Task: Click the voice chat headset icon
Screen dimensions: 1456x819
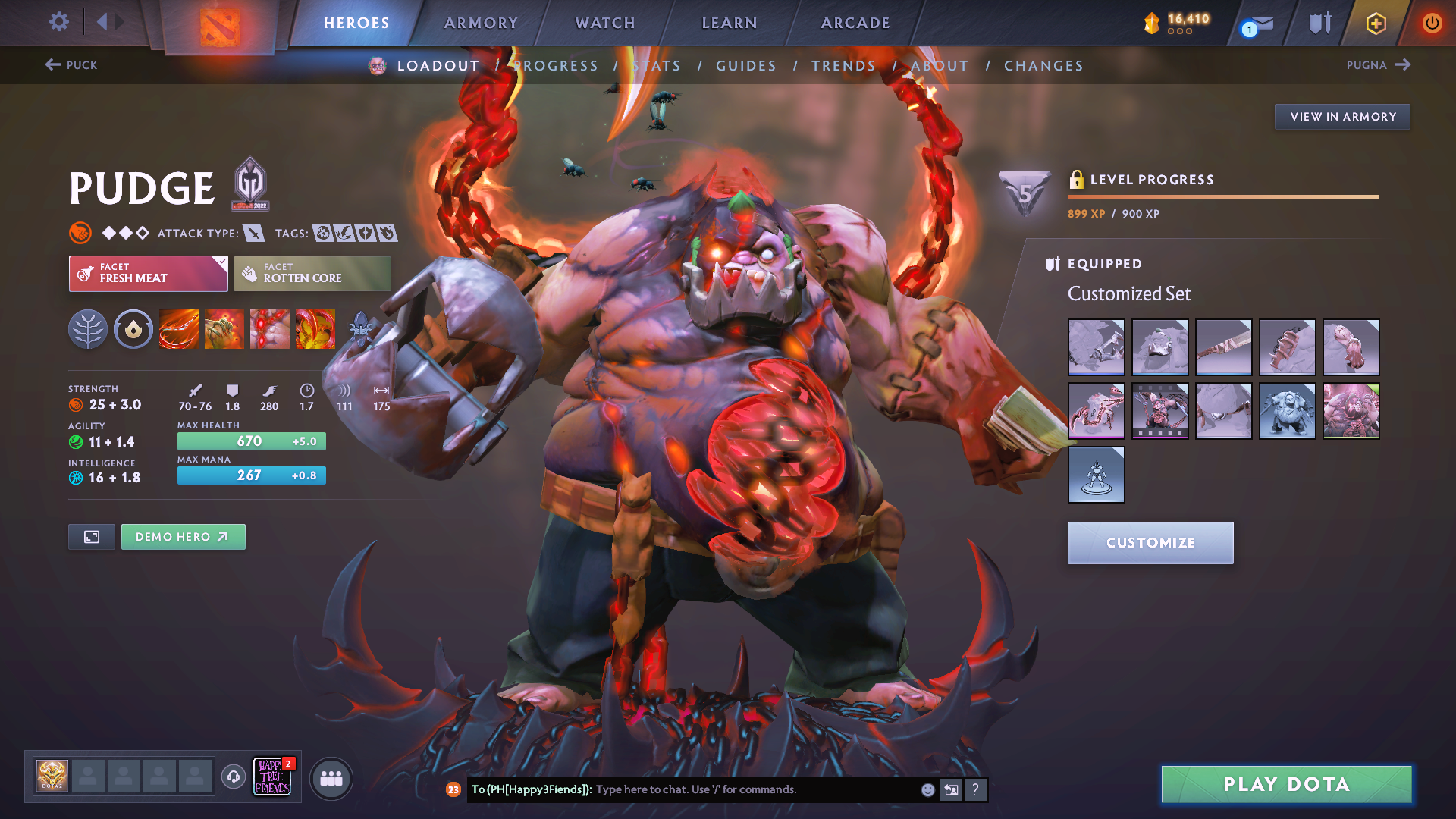Action: point(233,777)
